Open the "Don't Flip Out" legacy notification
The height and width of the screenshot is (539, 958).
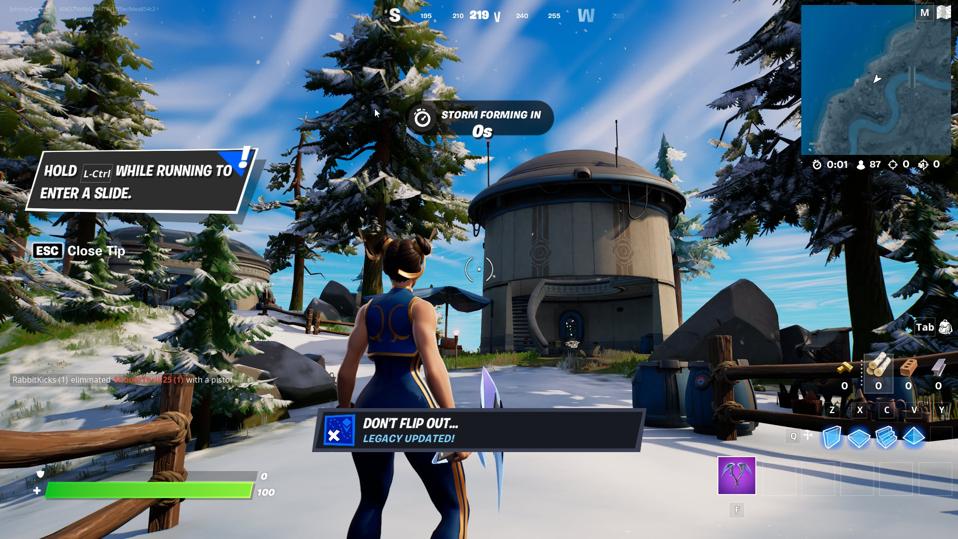point(479,430)
